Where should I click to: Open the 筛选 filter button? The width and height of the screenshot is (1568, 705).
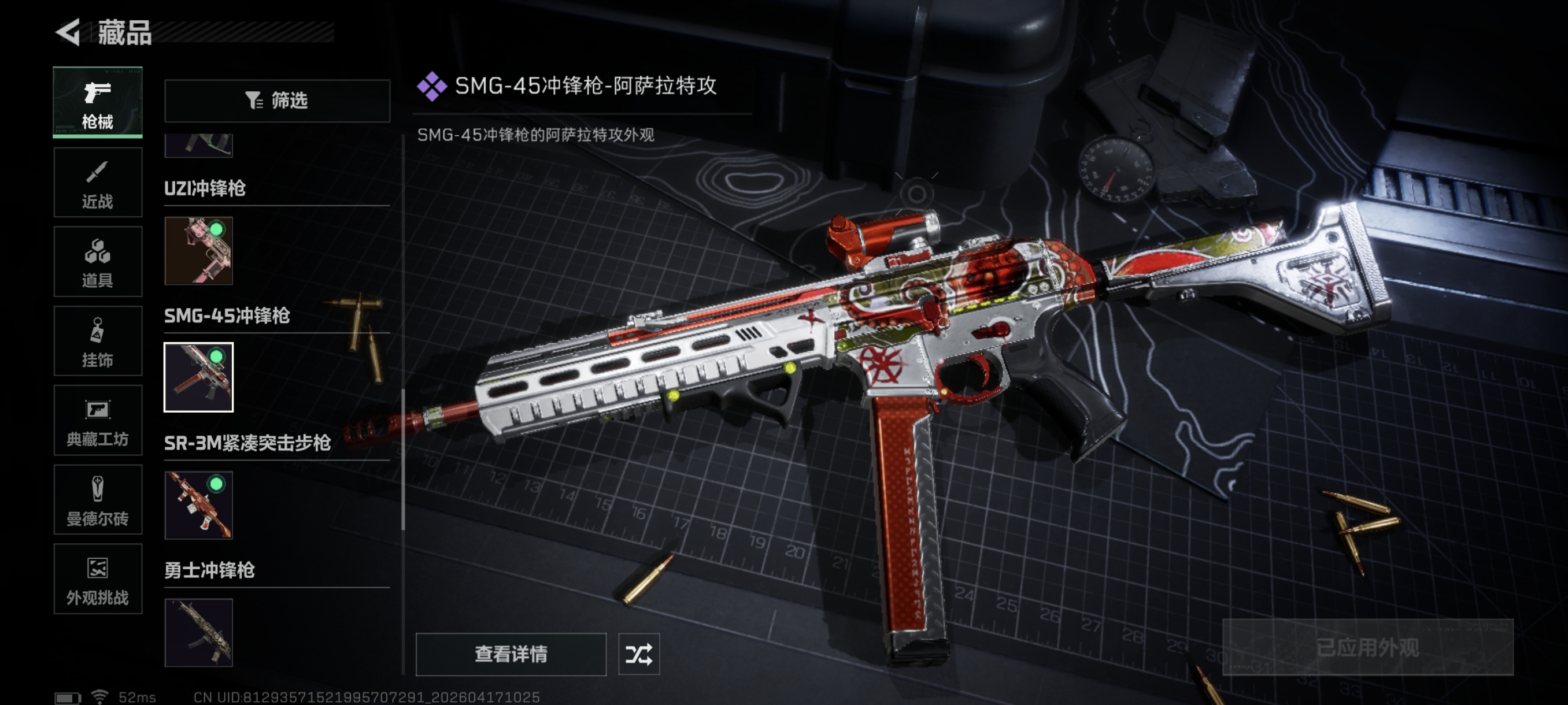click(277, 101)
